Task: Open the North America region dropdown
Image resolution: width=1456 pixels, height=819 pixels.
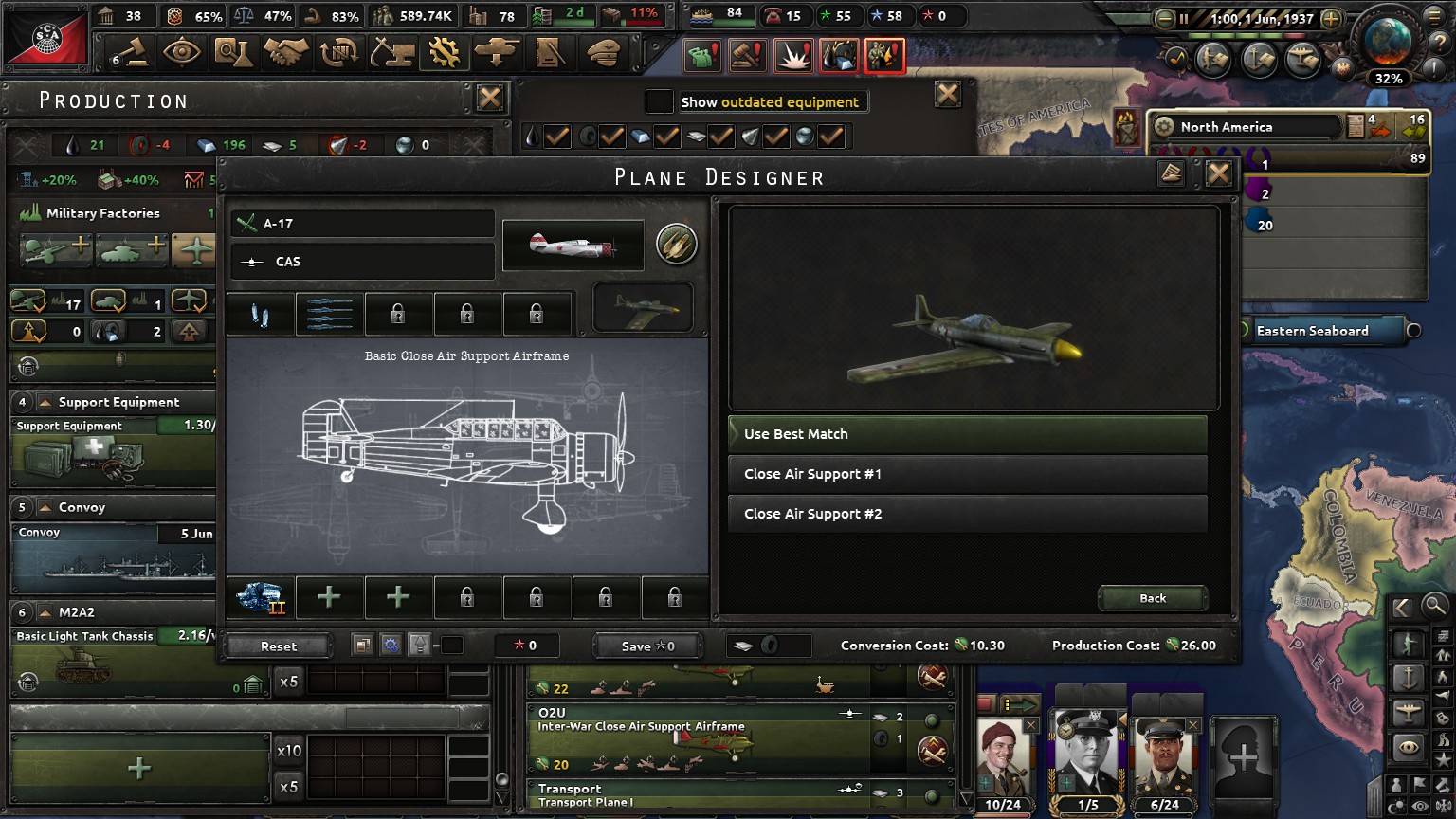Action: click(1249, 126)
